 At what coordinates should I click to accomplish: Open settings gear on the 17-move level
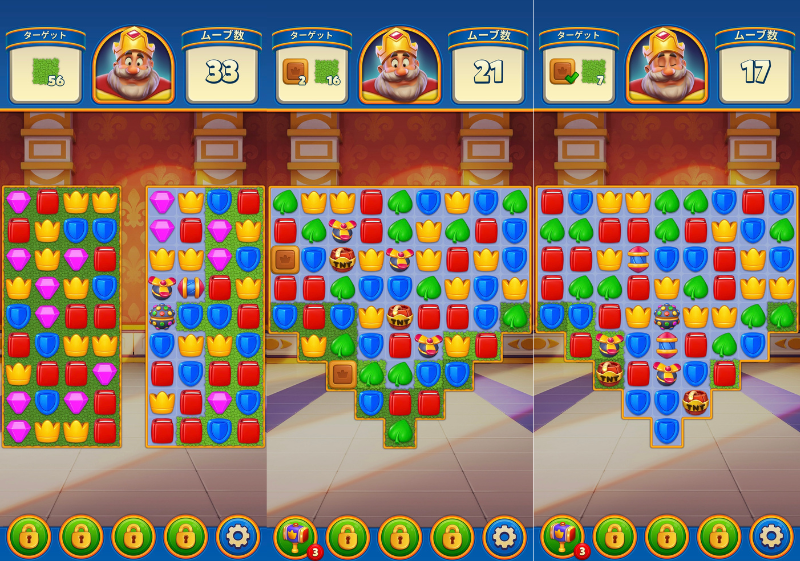[771, 536]
